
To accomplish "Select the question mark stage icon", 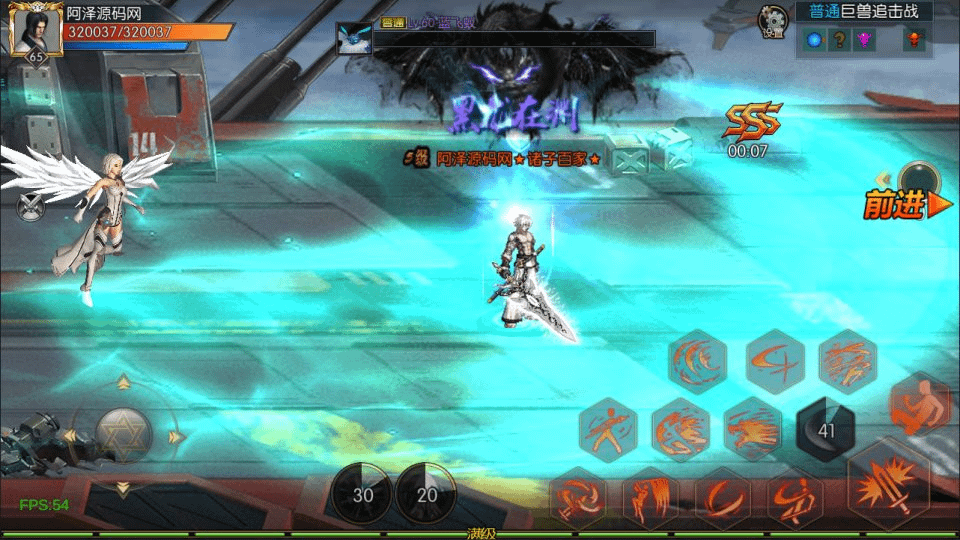I will pos(841,40).
